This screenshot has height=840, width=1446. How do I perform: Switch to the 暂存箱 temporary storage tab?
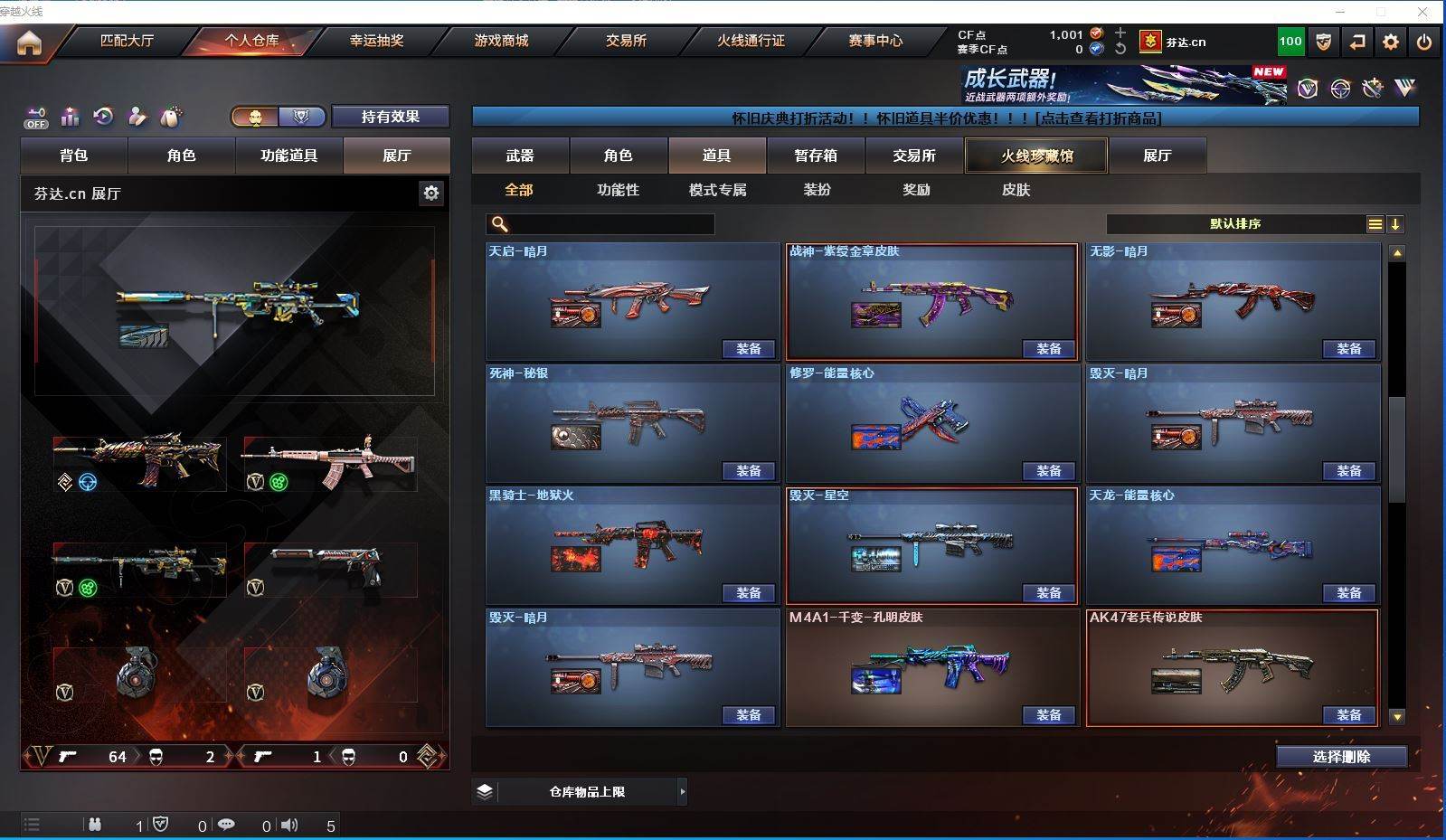[816, 156]
